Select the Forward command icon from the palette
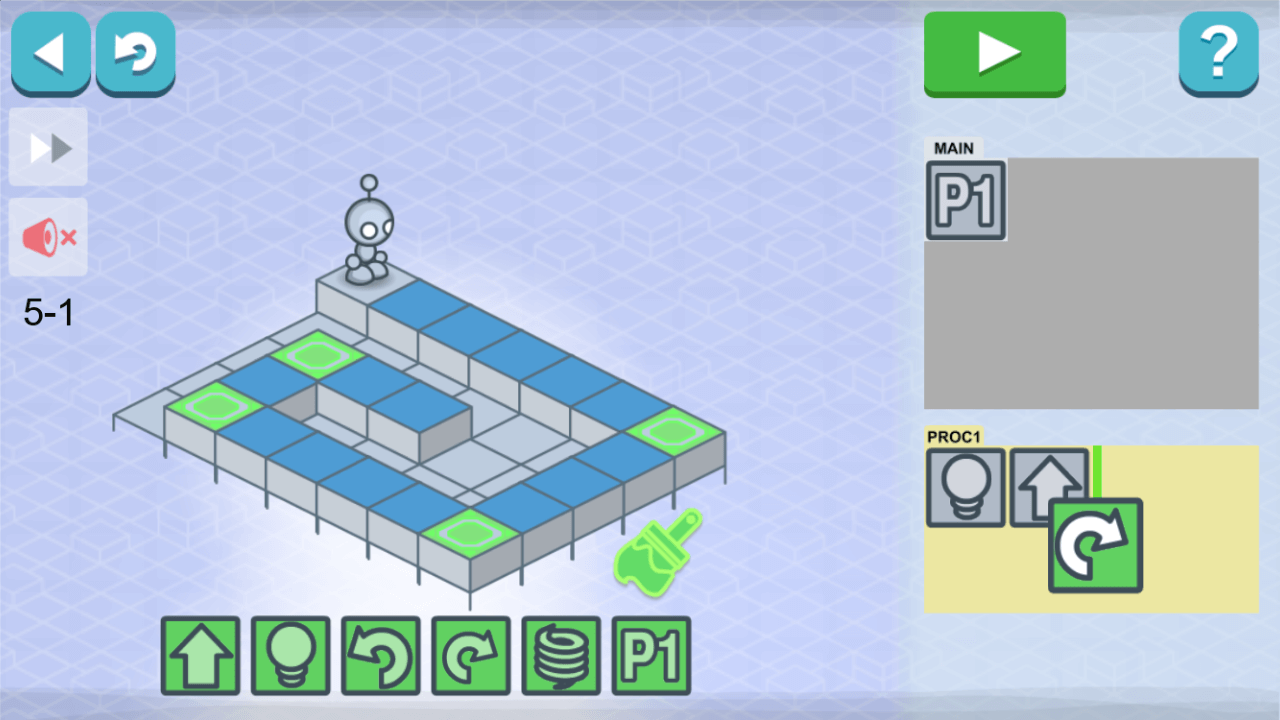Image resolution: width=1280 pixels, height=720 pixels. point(198,655)
